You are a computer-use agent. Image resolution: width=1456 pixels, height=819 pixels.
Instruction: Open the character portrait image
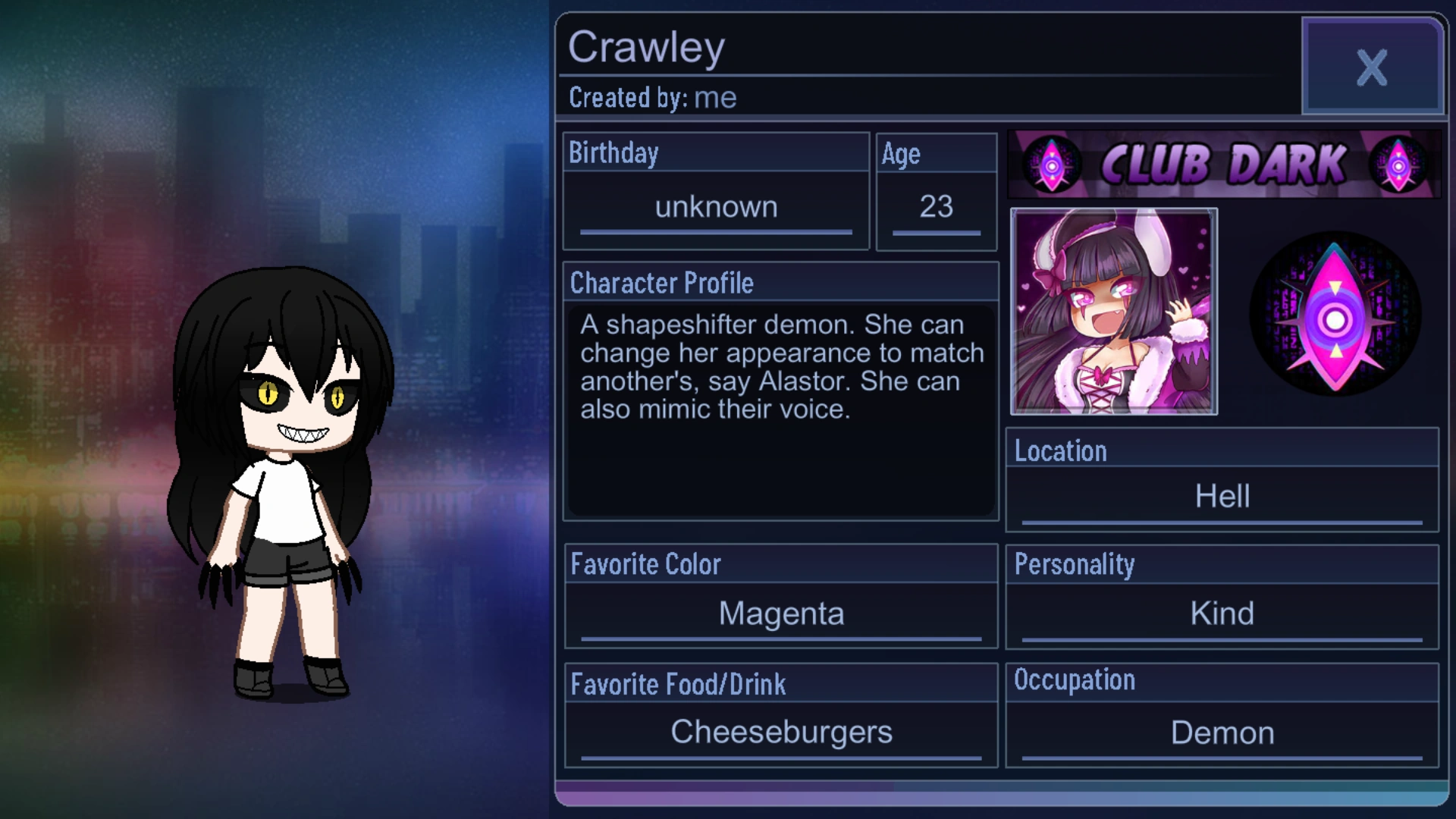click(1115, 312)
